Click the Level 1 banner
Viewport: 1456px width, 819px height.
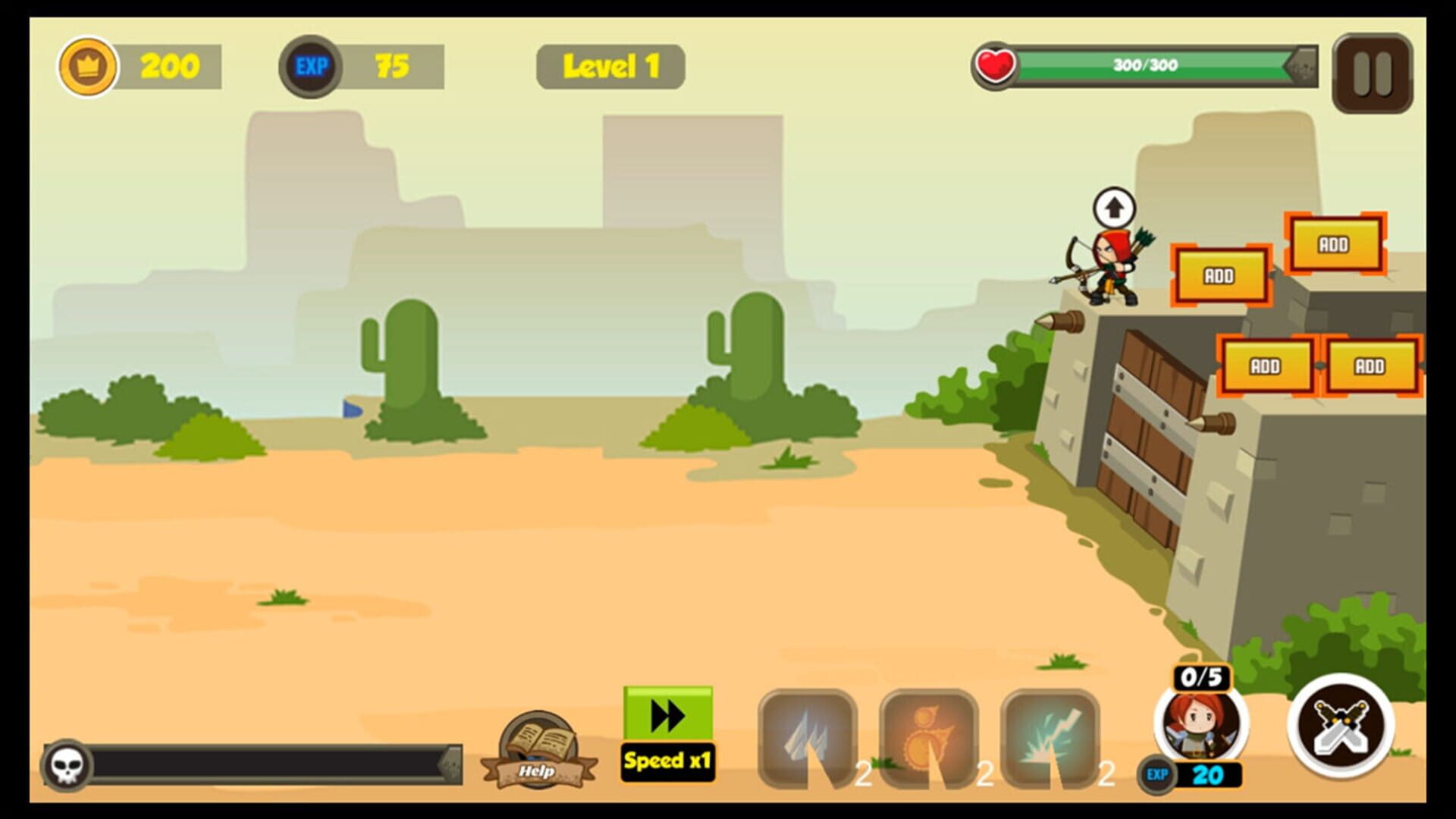pyautogui.click(x=610, y=65)
